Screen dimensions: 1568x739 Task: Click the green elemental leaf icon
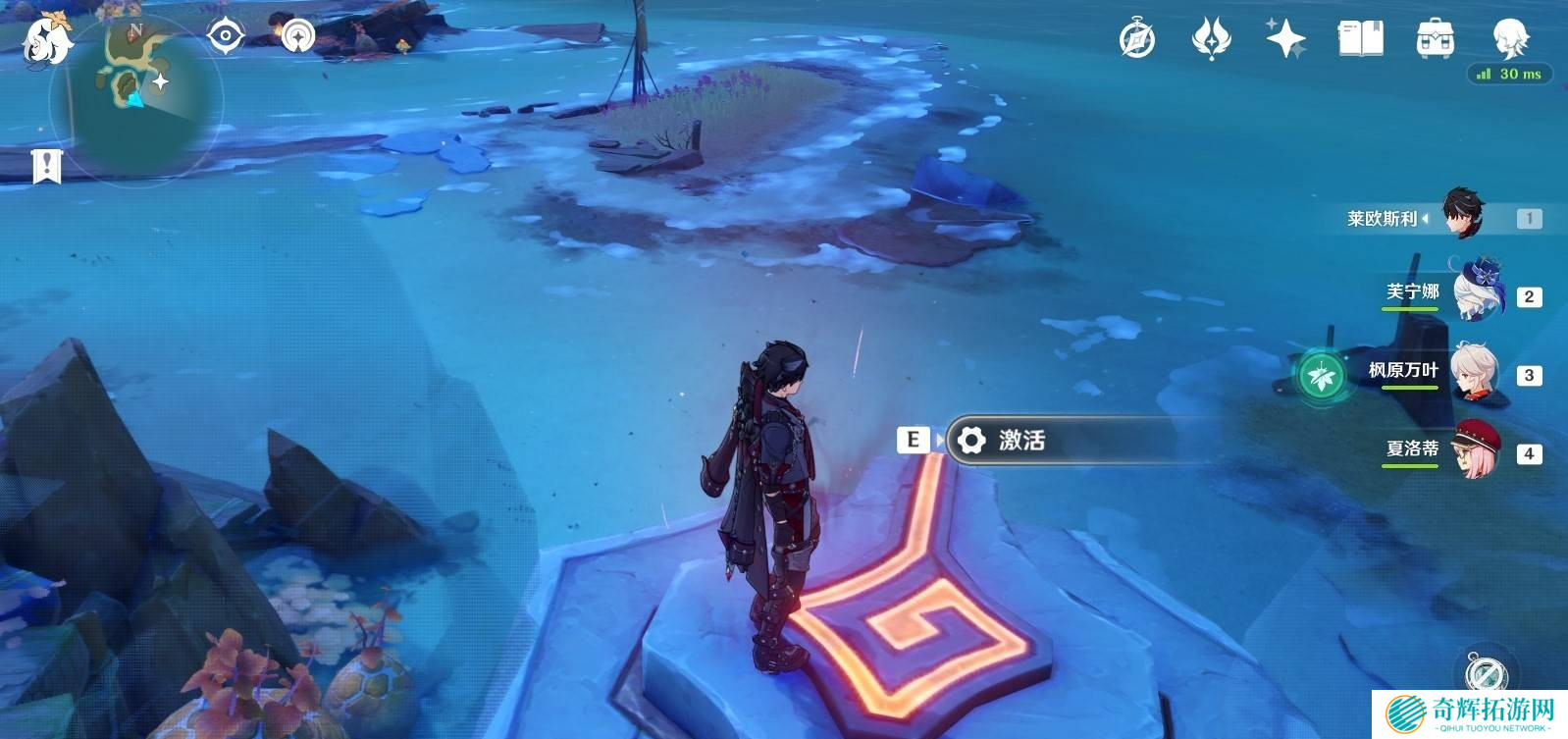point(1322,375)
